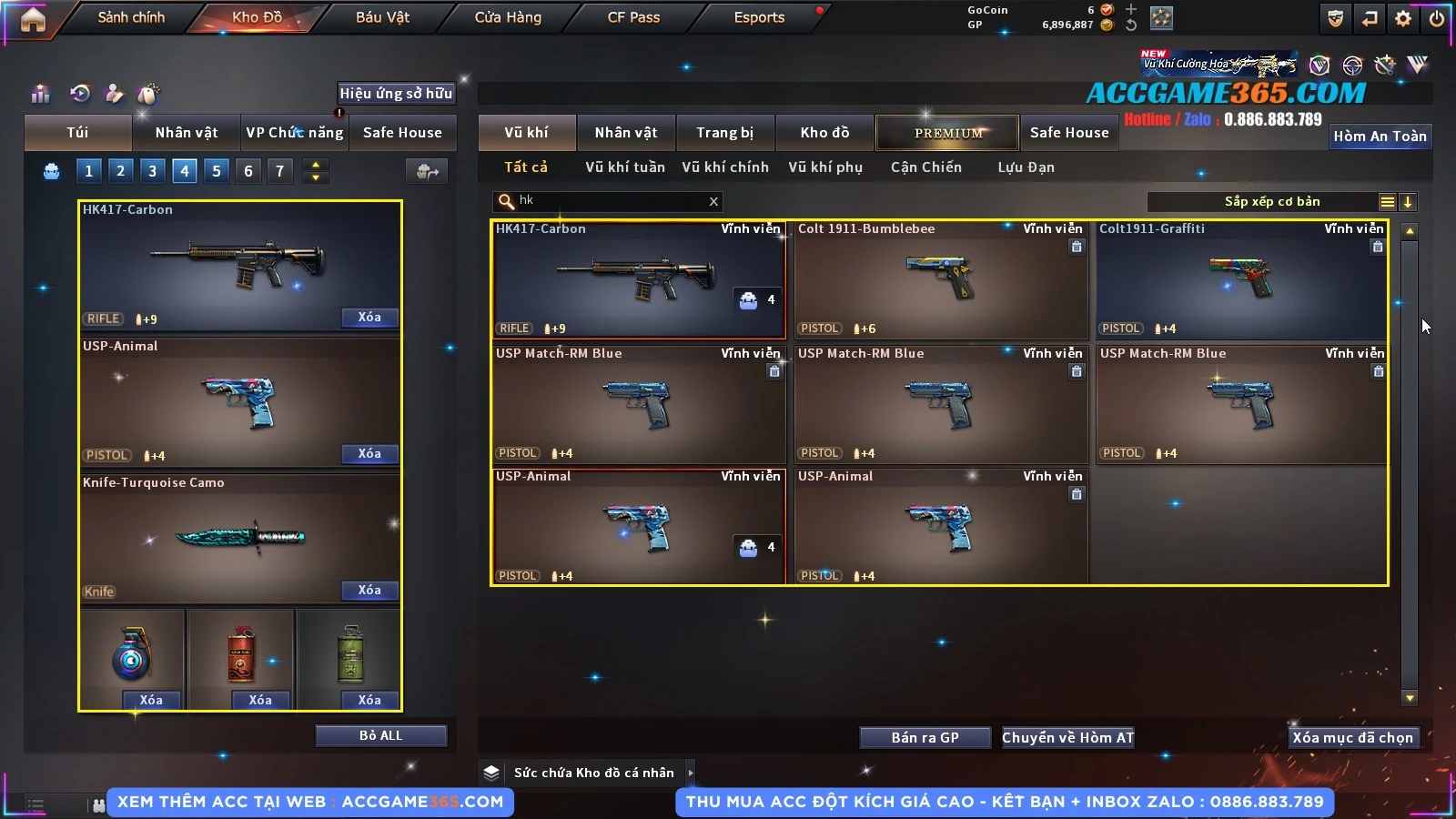This screenshot has height=819, width=1456.
Task: Click the Bỏ ALL button
Action: [x=380, y=736]
